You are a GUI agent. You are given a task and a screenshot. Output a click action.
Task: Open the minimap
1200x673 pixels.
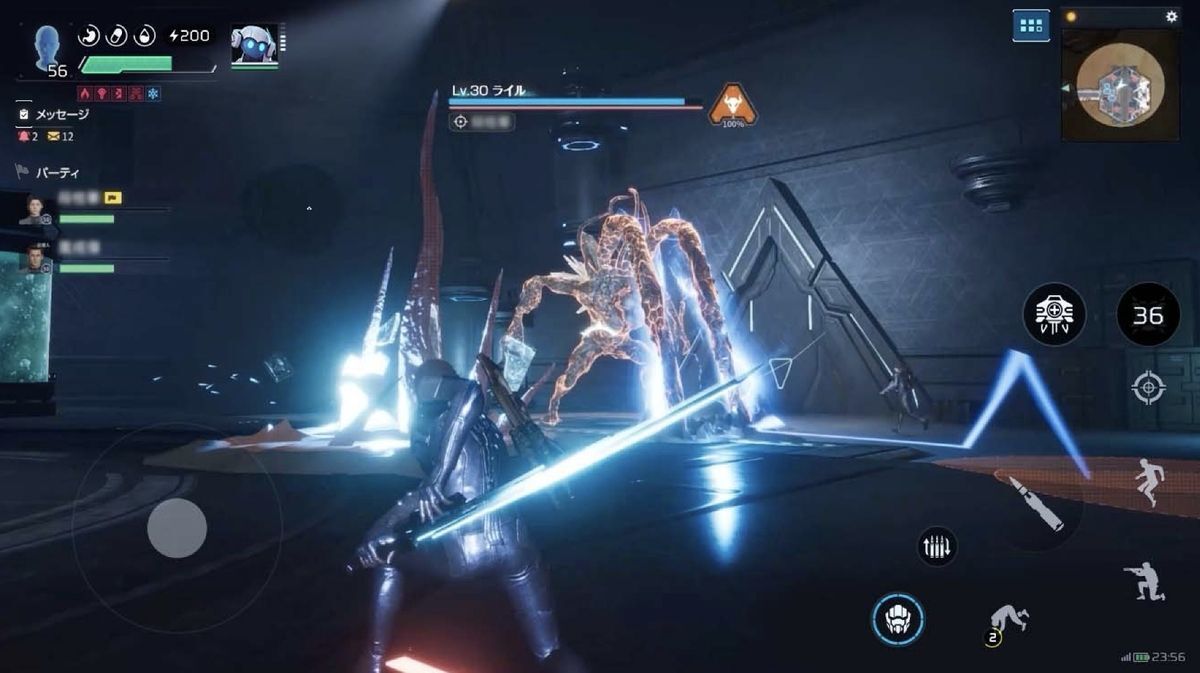point(1119,84)
